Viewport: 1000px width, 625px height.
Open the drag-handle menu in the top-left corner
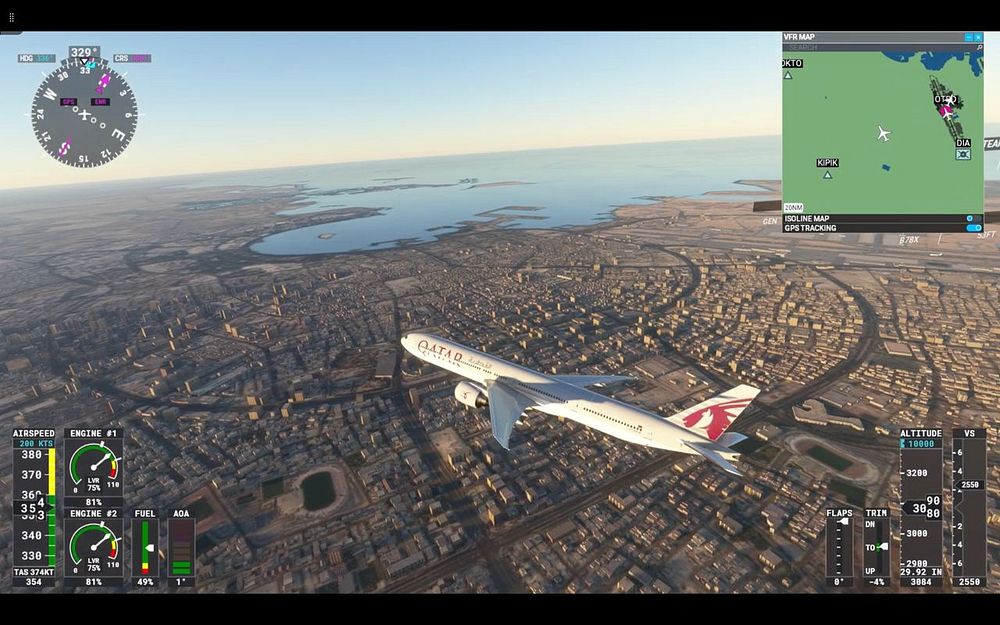pyautogui.click(x=12, y=18)
